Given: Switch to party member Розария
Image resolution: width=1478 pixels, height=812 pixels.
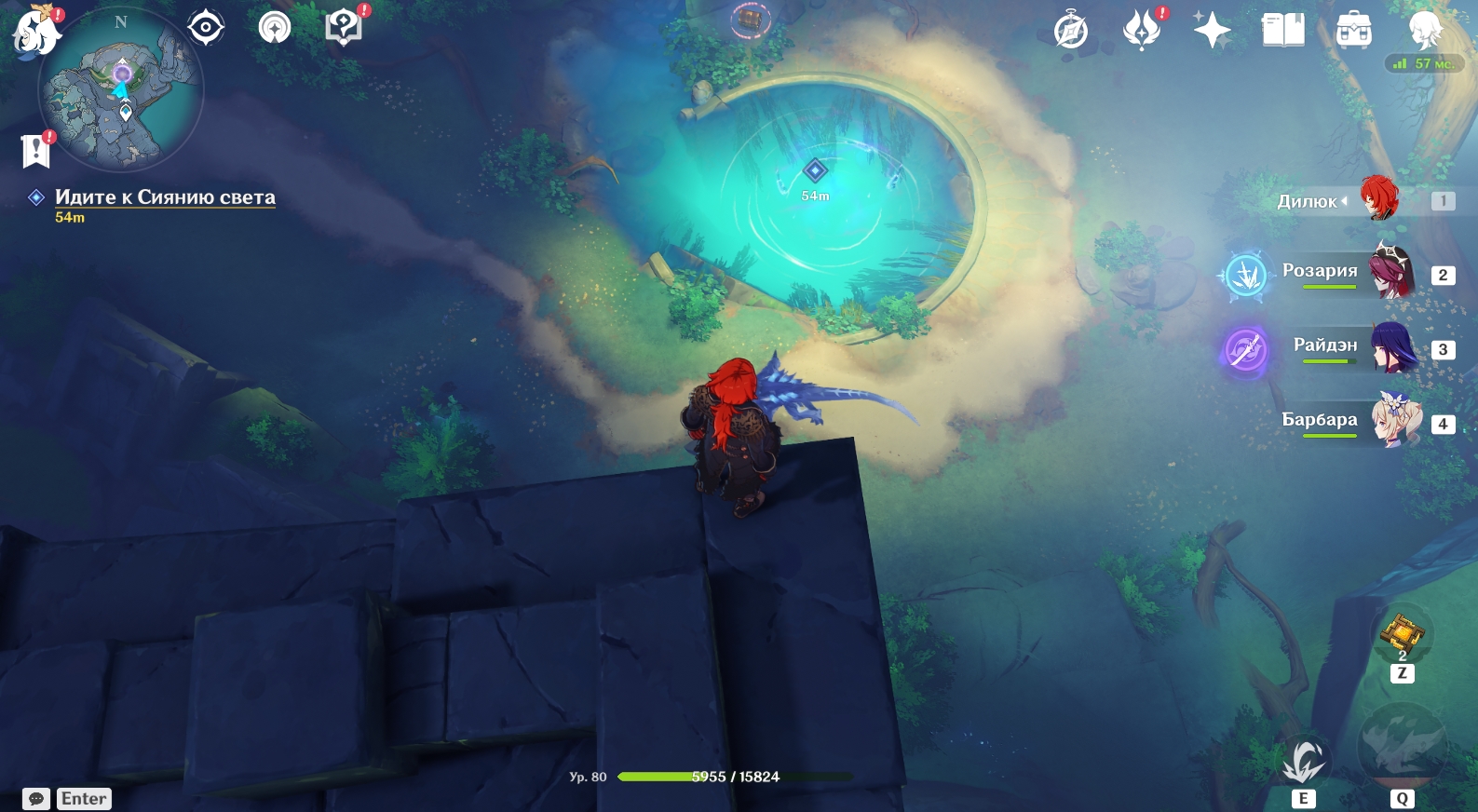Looking at the screenshot, I should (1390, 273).
